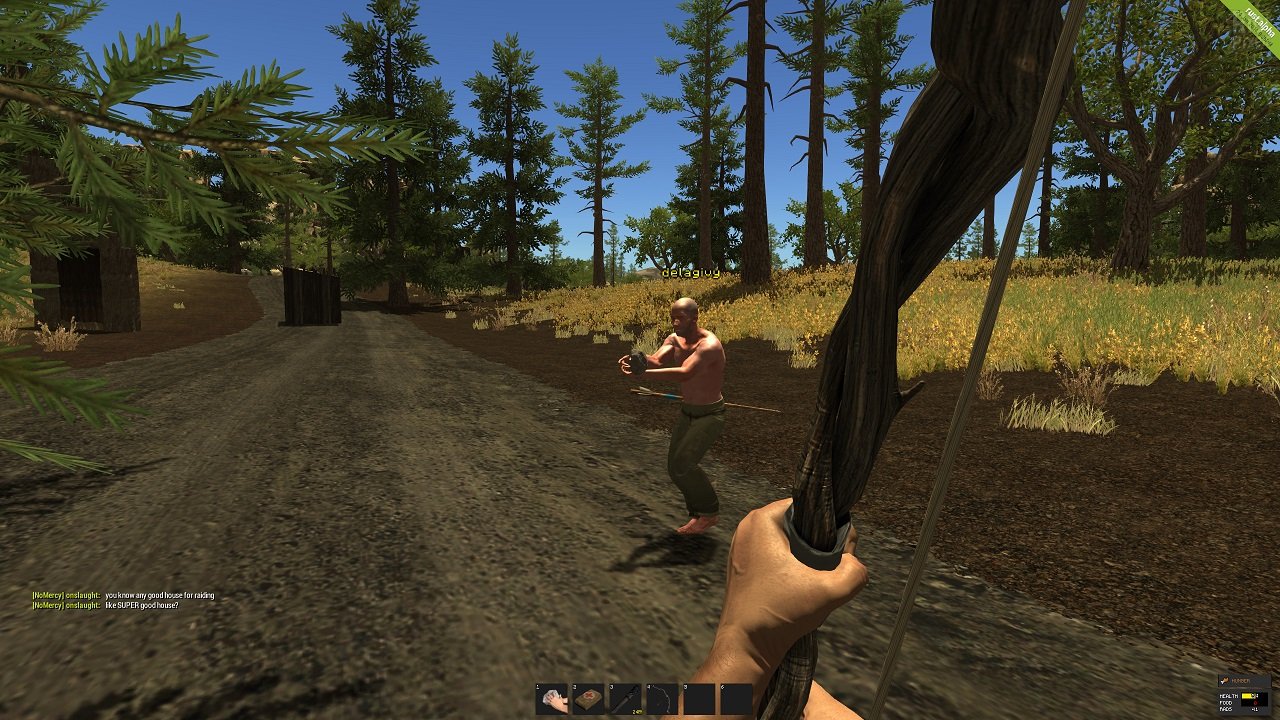Viewport: 1280px width, 720px height.
Task: Equip the pick hatchet in slot 3
Action: click(x=624, y=700)
